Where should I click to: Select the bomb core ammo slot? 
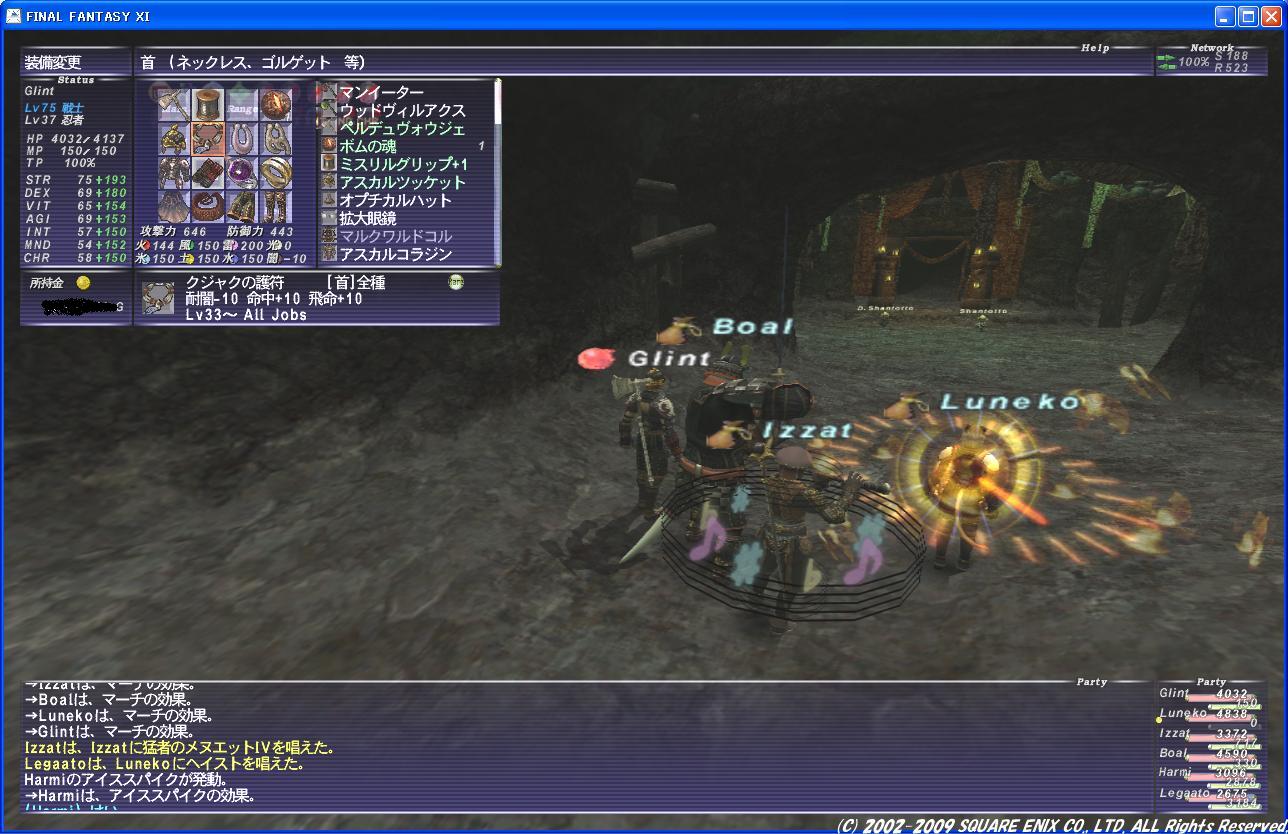click(275, 105)
